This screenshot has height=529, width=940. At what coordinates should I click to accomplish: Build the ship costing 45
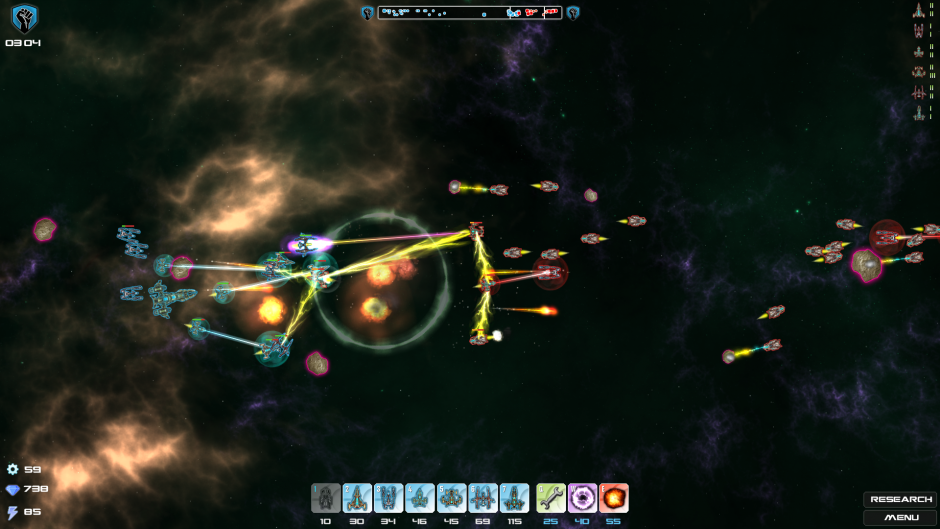point(451,498)
